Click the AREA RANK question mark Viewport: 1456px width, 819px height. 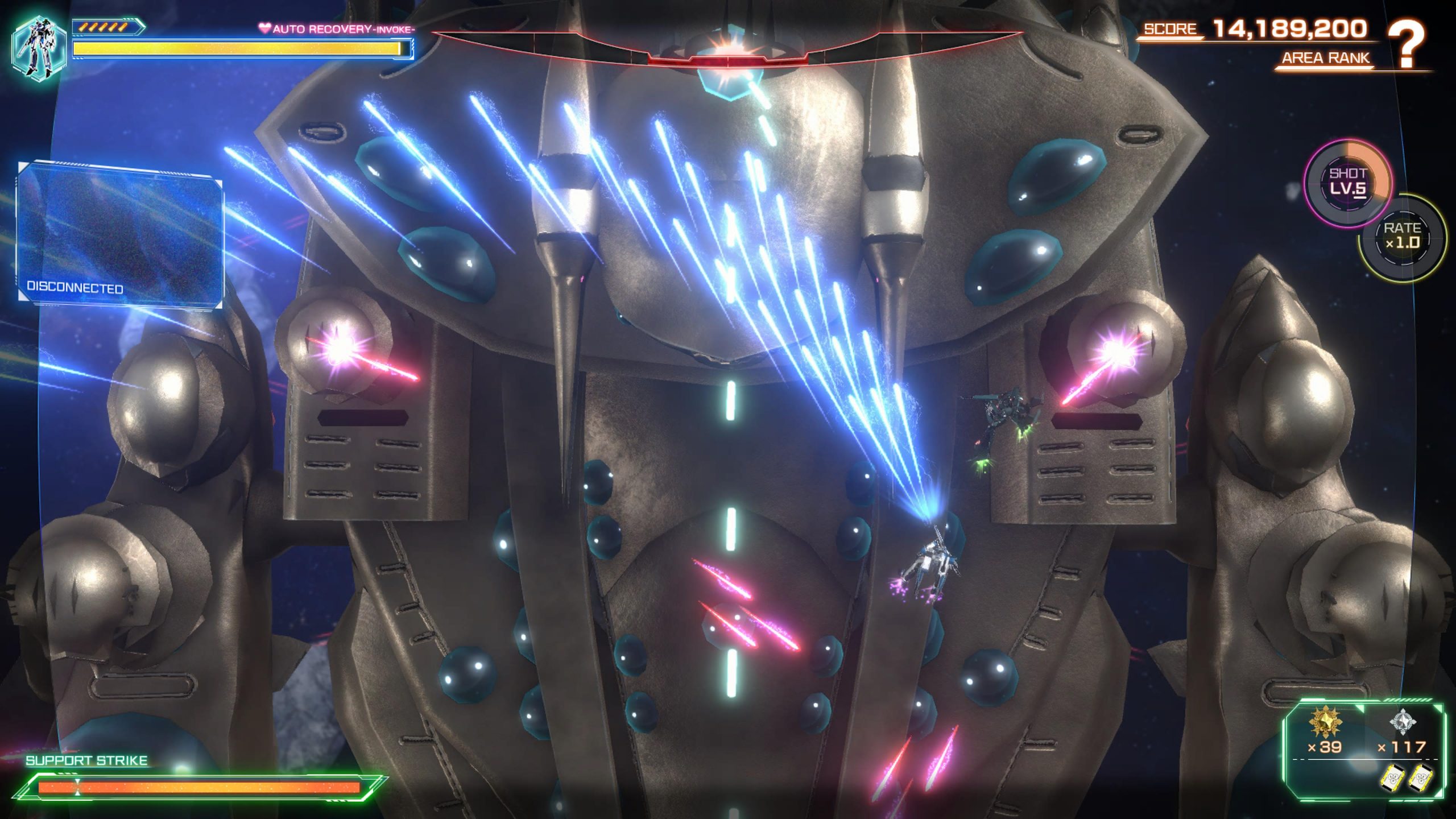pyautogui.click(x=1406, y=44)
